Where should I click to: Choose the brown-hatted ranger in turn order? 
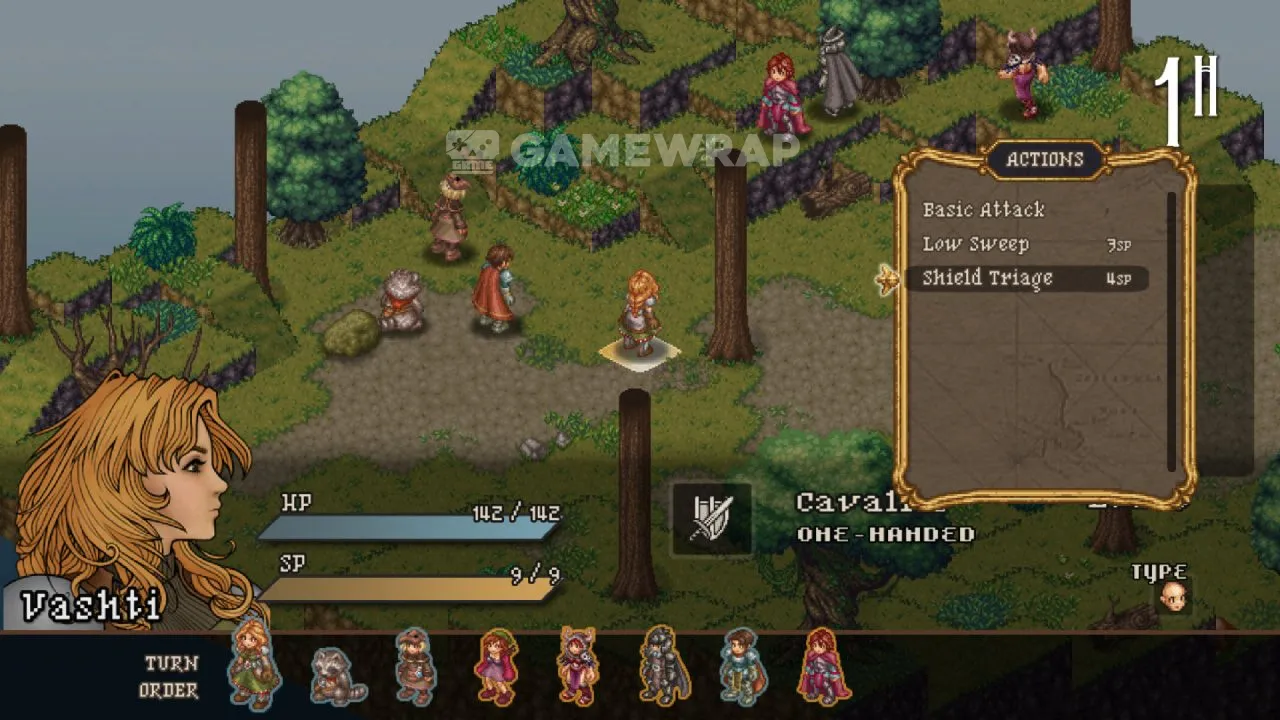coord(415,668)
